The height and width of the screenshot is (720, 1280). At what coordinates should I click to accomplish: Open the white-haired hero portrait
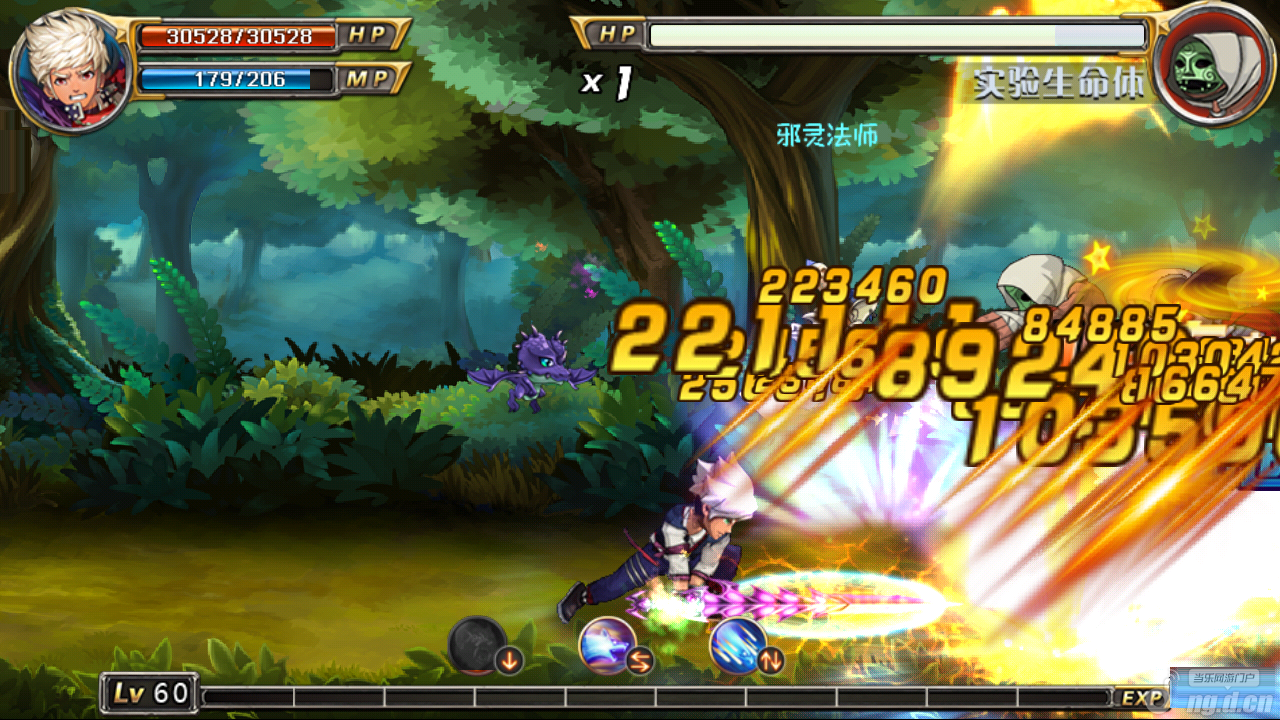click(70, 70)
